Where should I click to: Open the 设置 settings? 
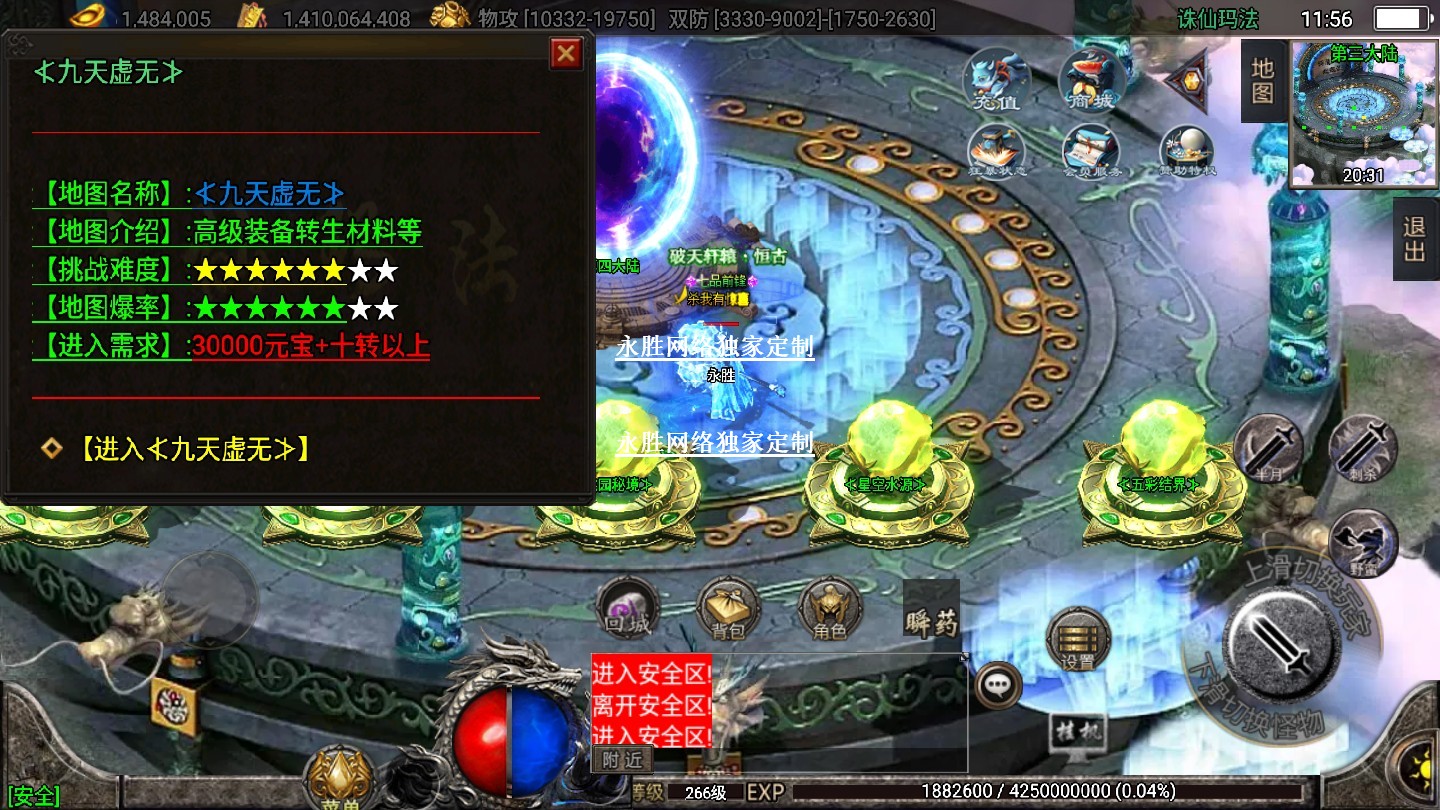pos(1078,638)
